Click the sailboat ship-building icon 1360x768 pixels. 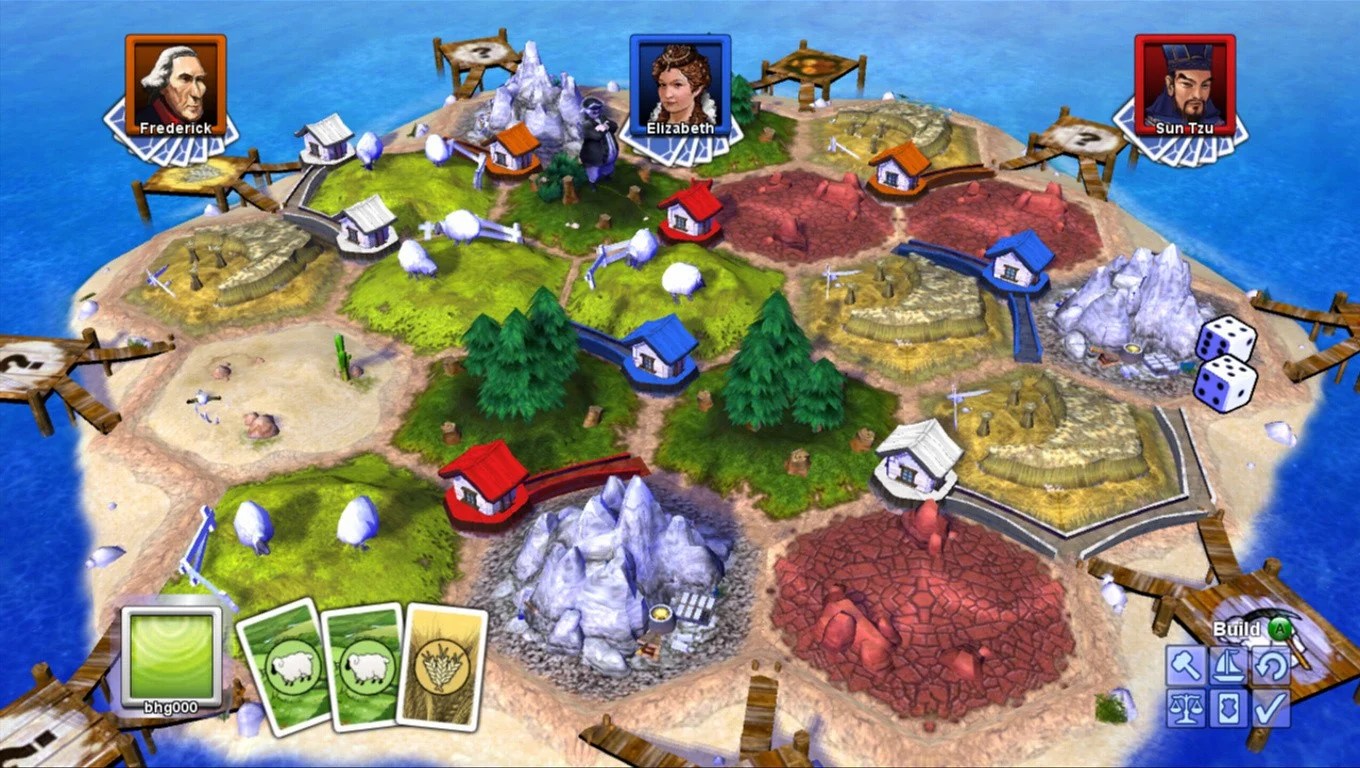click(x=1227, y=665)
